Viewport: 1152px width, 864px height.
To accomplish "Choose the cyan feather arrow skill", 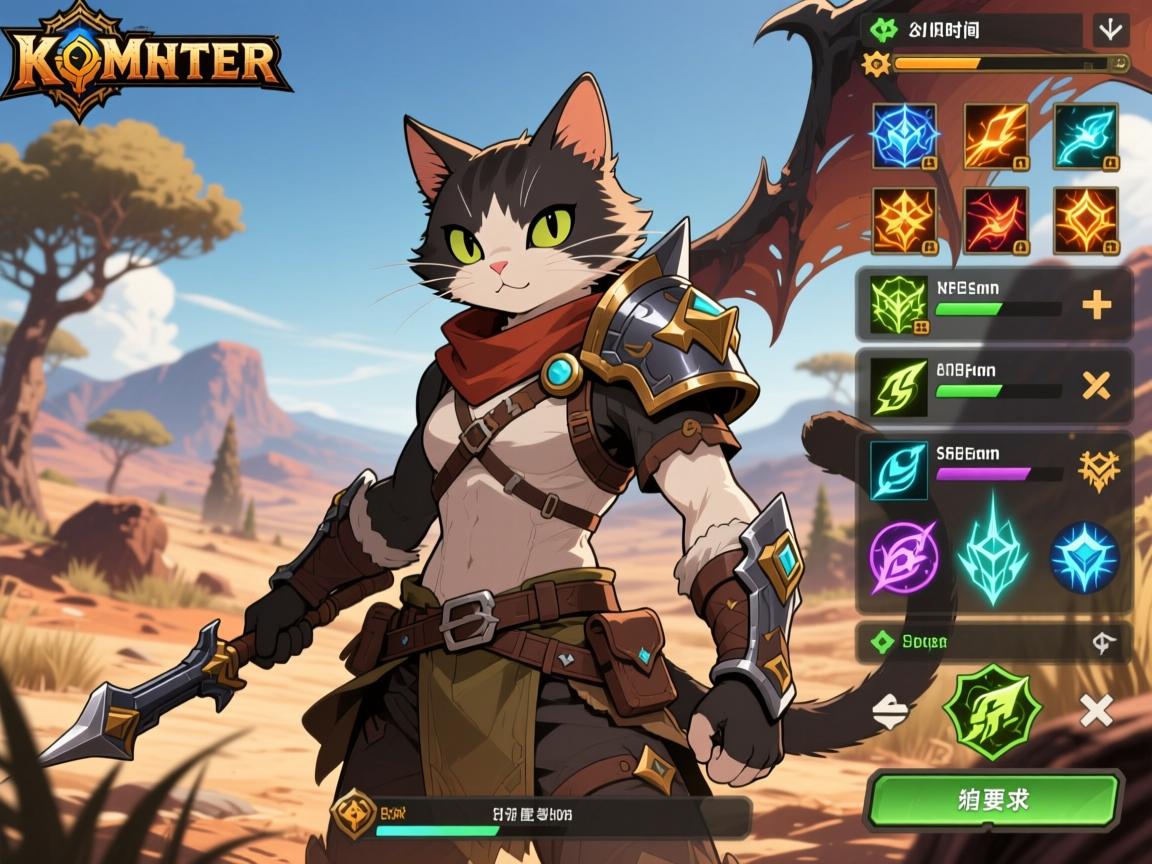I will coord(1086,136).
